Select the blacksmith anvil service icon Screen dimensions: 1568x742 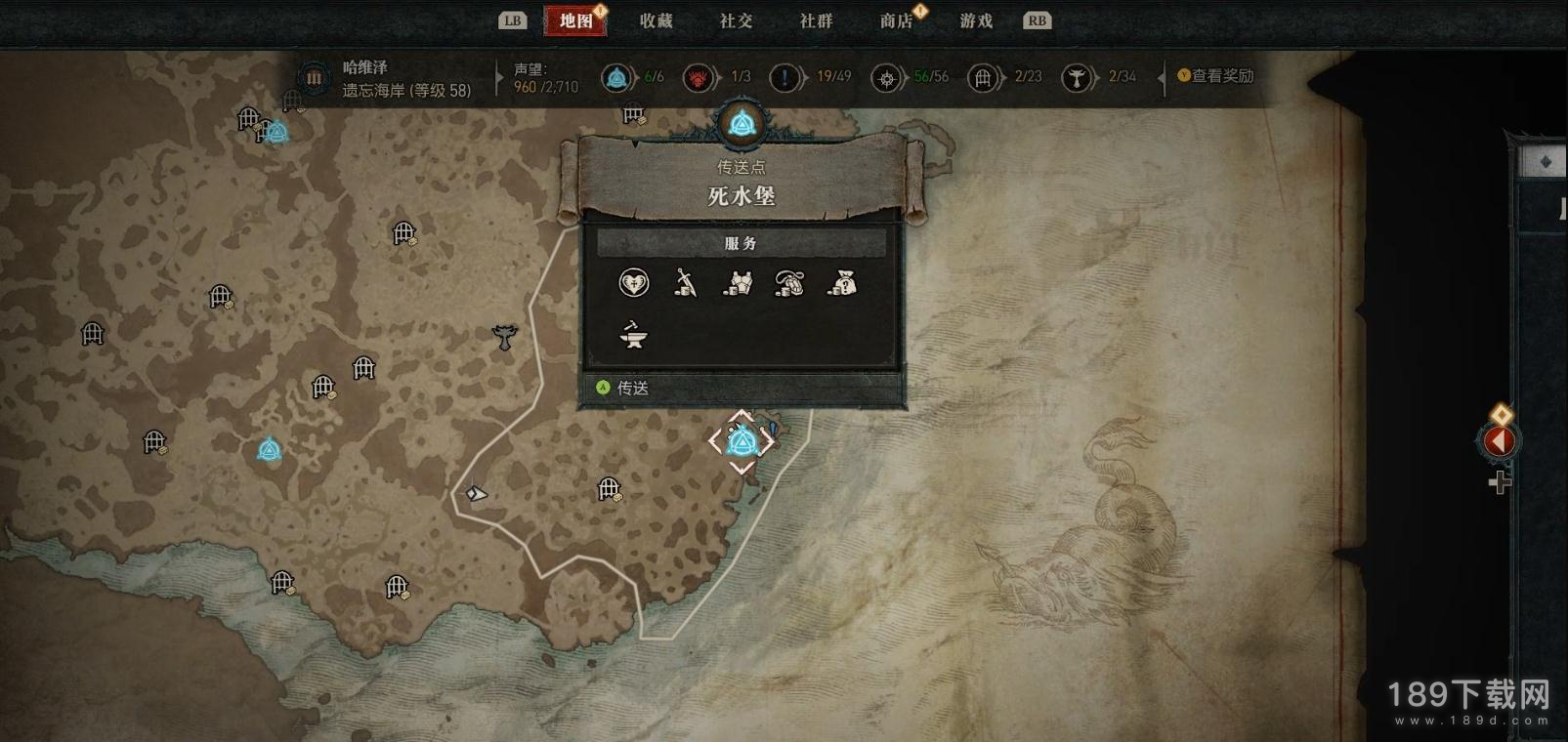633,337
